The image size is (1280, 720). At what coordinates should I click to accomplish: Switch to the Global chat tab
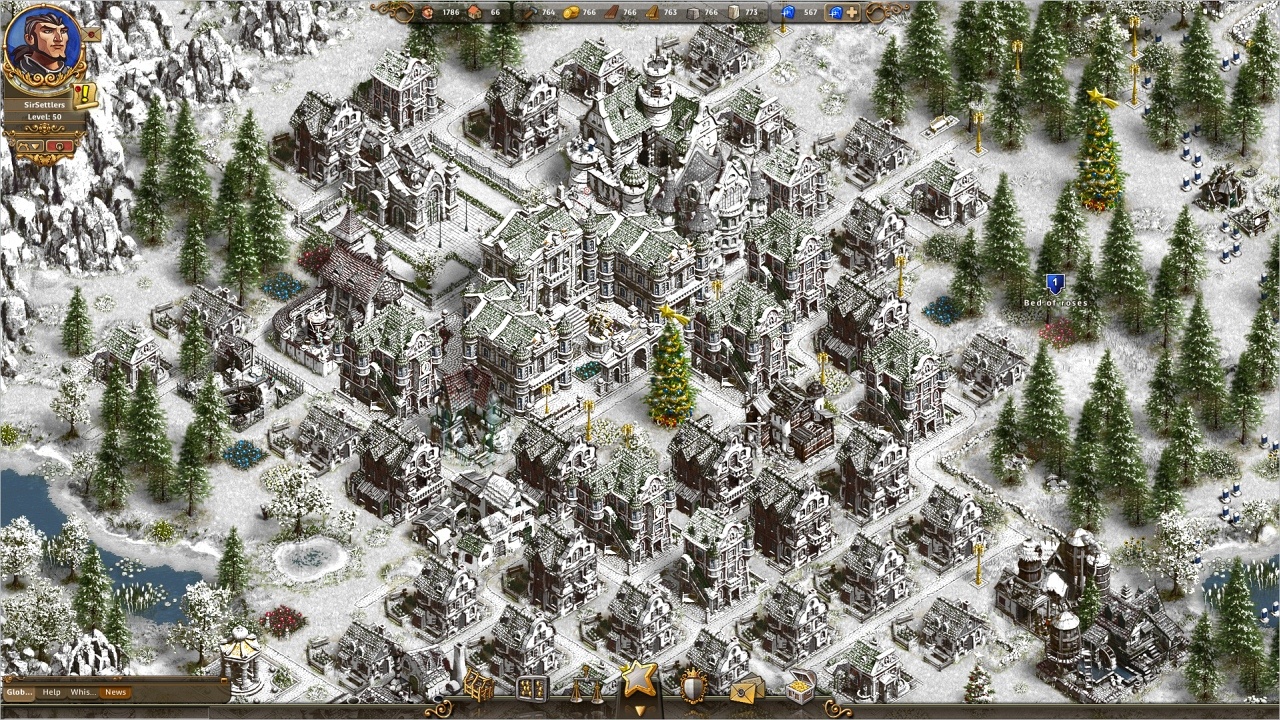(19, 692)
